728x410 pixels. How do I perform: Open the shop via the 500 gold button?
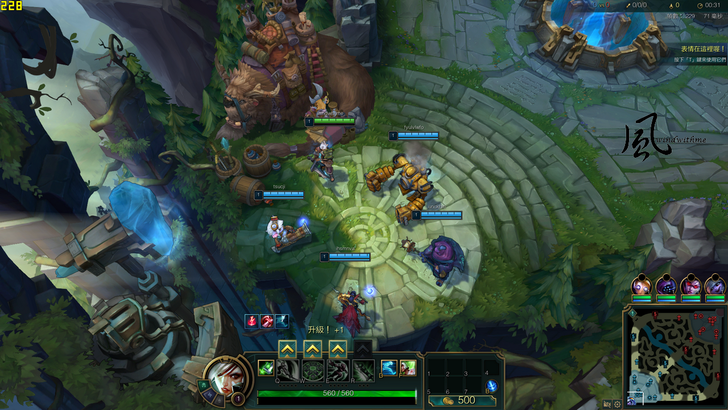click(459, 400)
